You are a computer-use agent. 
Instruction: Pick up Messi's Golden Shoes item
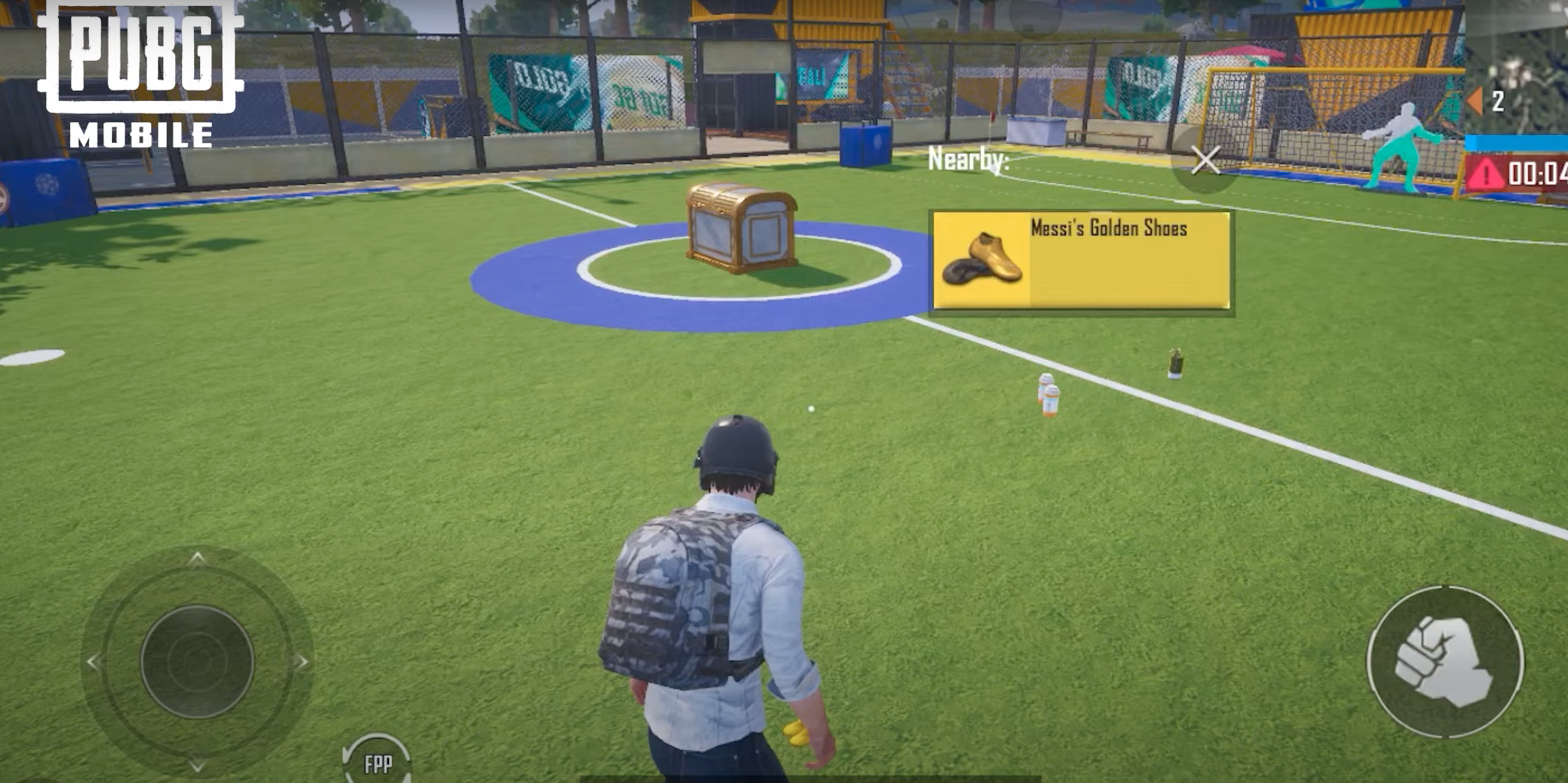1081,260
